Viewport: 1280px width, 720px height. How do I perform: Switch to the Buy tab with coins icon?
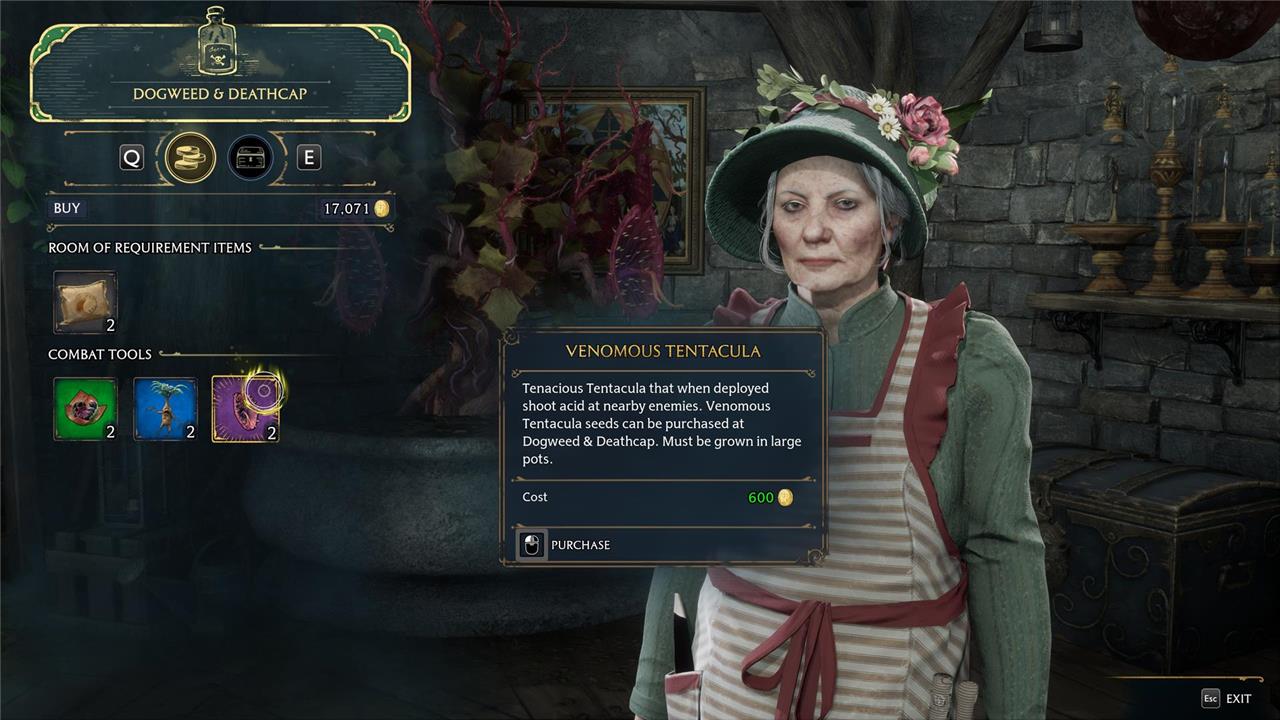point(190,158)
